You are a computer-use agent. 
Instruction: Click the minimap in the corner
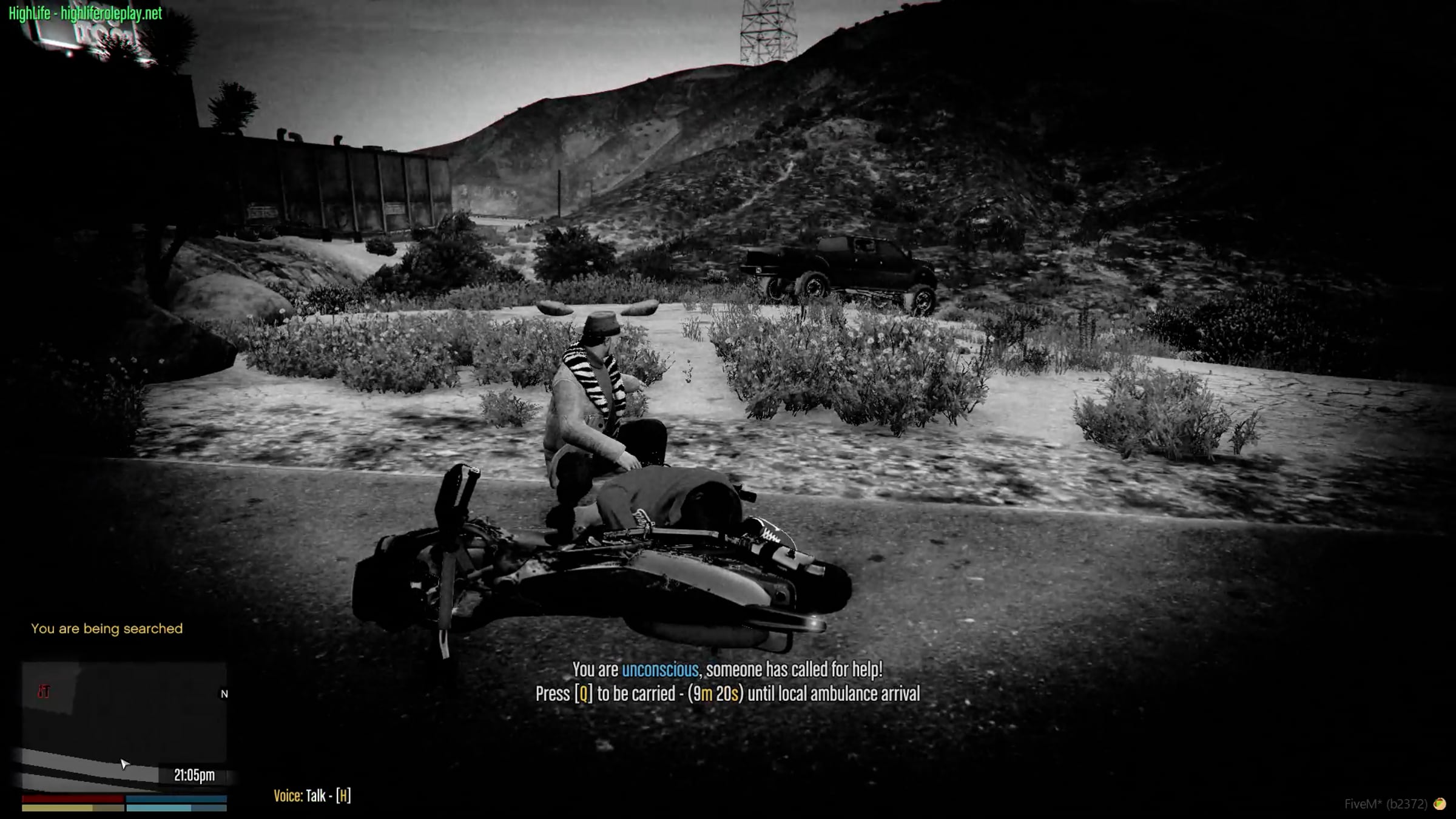[x=124, y=726]
